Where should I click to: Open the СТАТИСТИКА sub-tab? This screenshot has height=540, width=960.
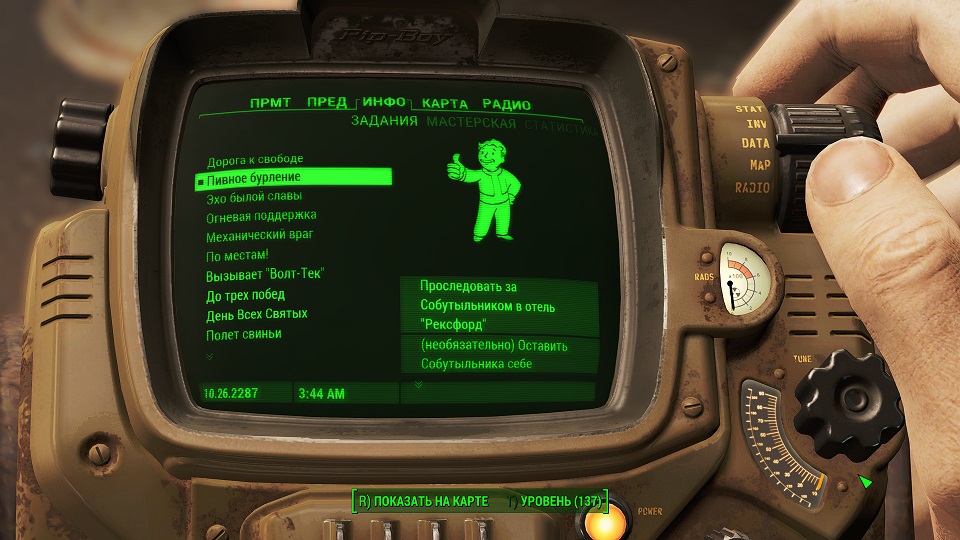point(562,128)
